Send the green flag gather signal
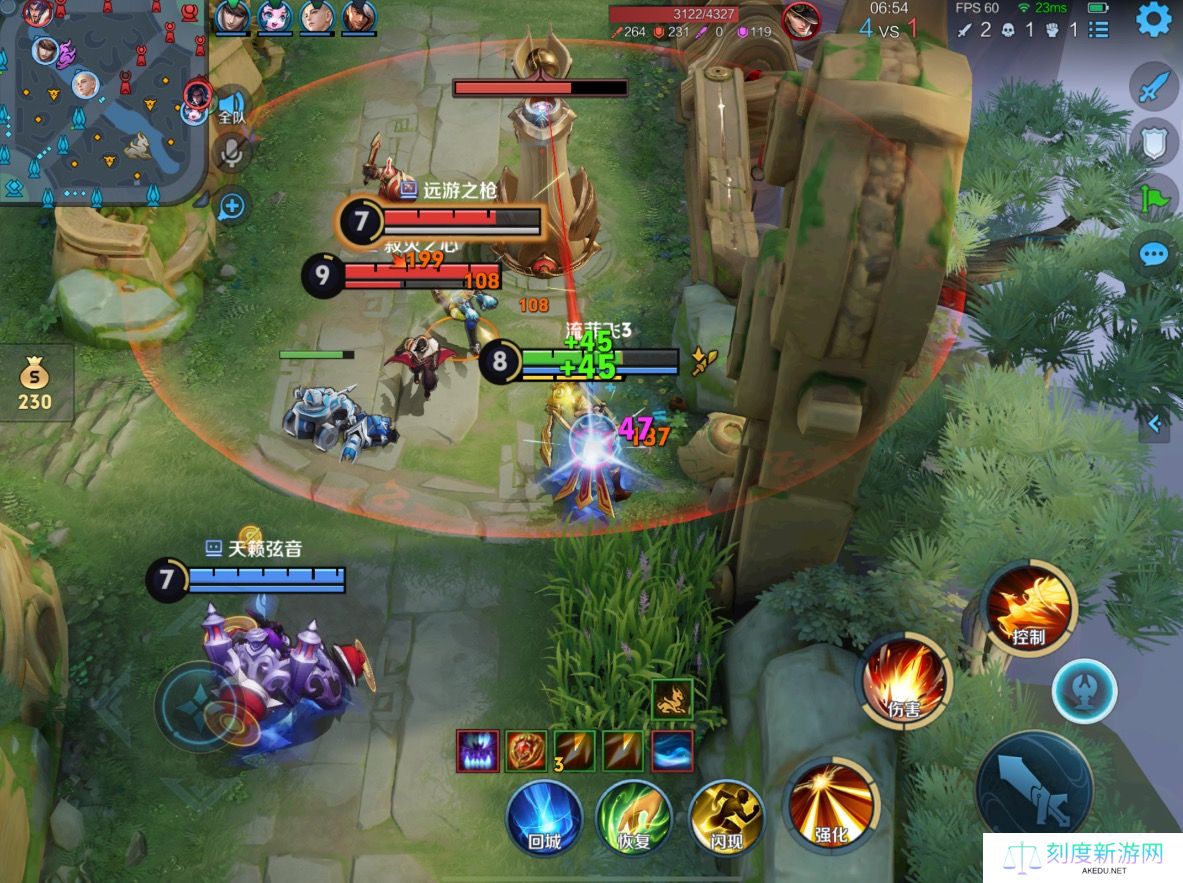 coord(1154,198)
